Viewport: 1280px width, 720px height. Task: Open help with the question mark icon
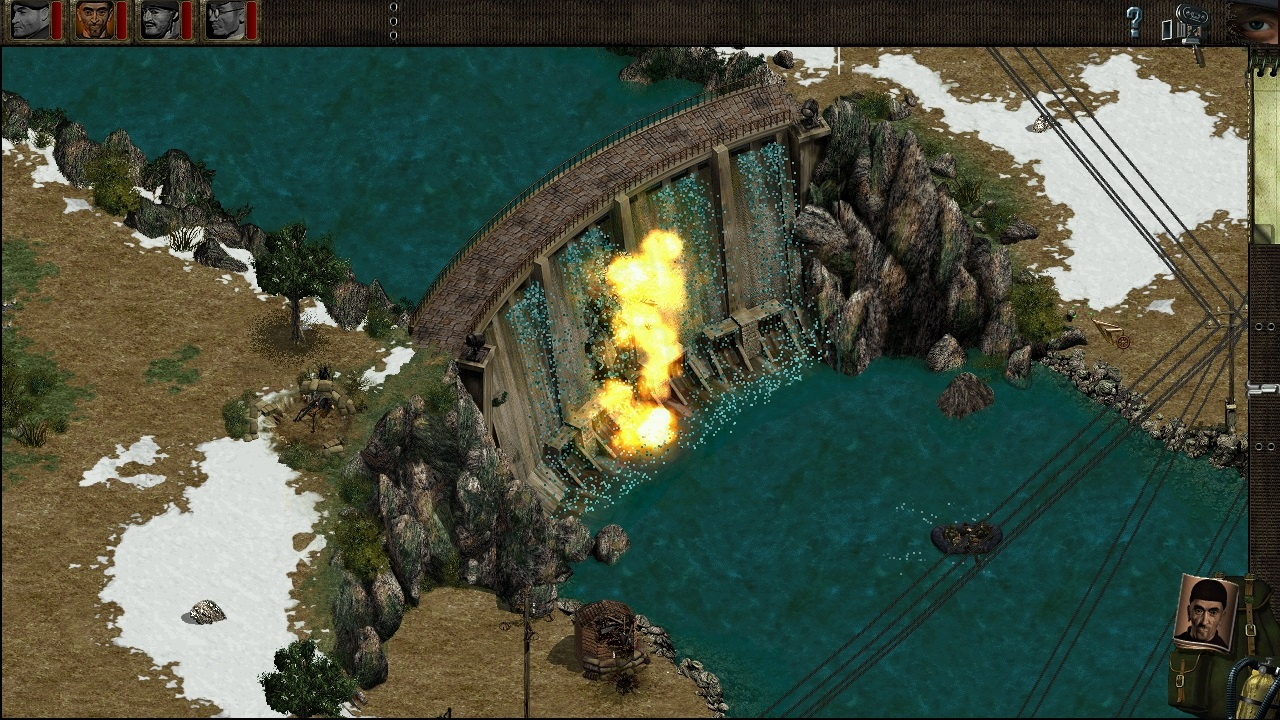tap(1134, 22)
